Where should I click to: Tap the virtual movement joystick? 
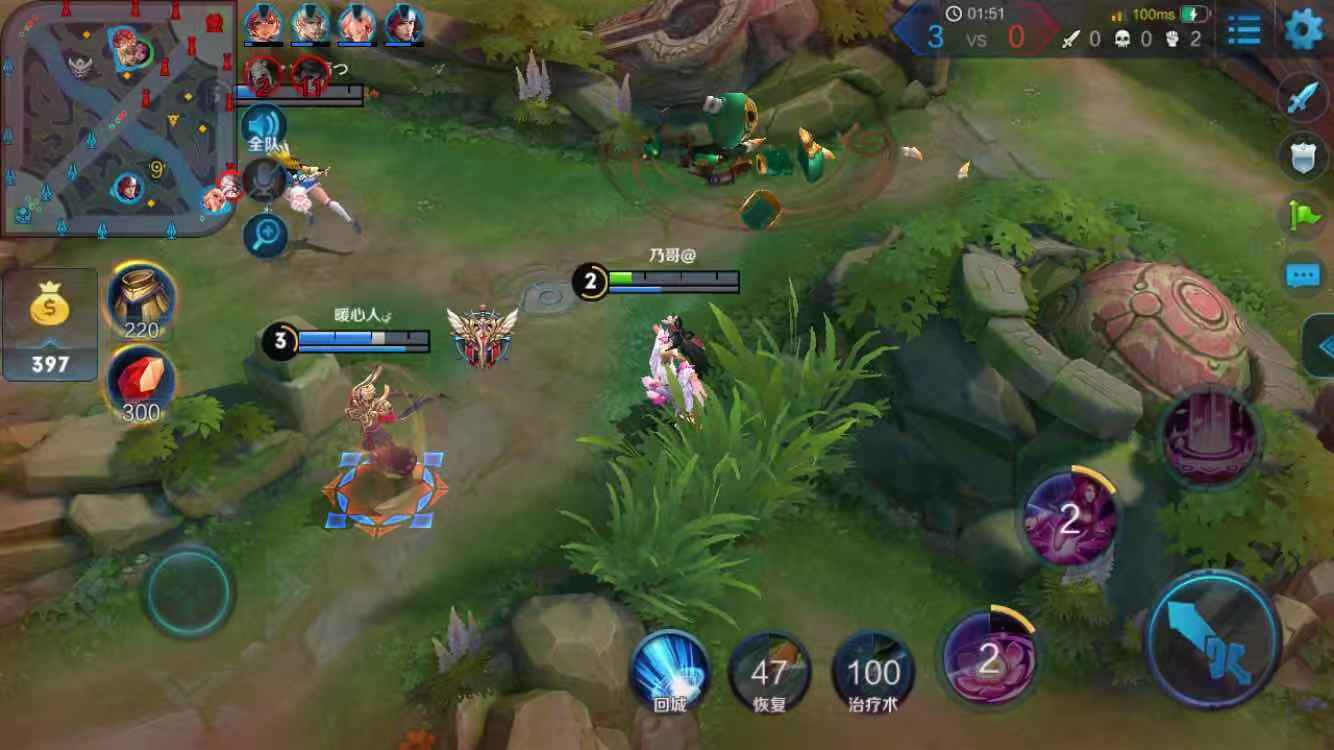[x=189, y=592]
